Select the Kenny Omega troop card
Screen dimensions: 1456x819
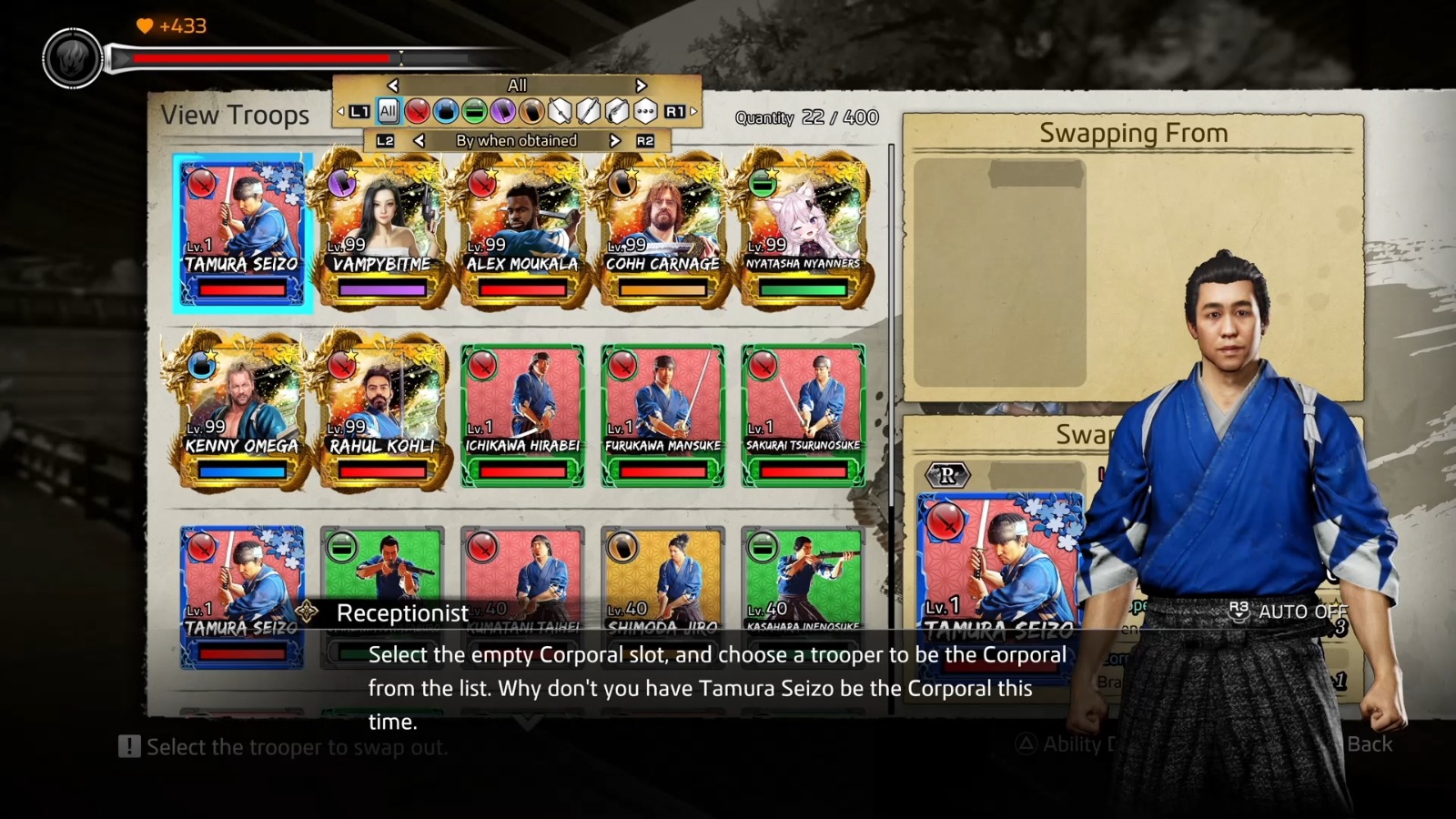click(241, 409)
